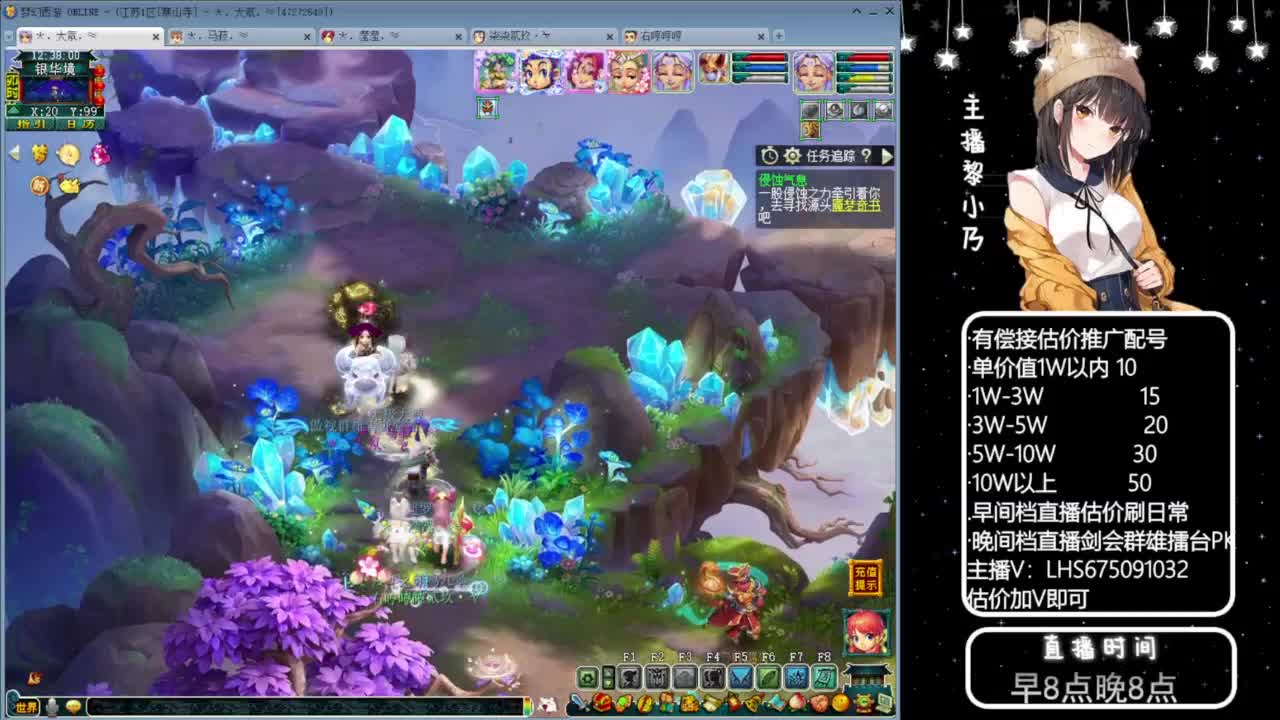Click the sword attack icon on bottom toolbar
1280x720 pixels.
coord(578,701)
